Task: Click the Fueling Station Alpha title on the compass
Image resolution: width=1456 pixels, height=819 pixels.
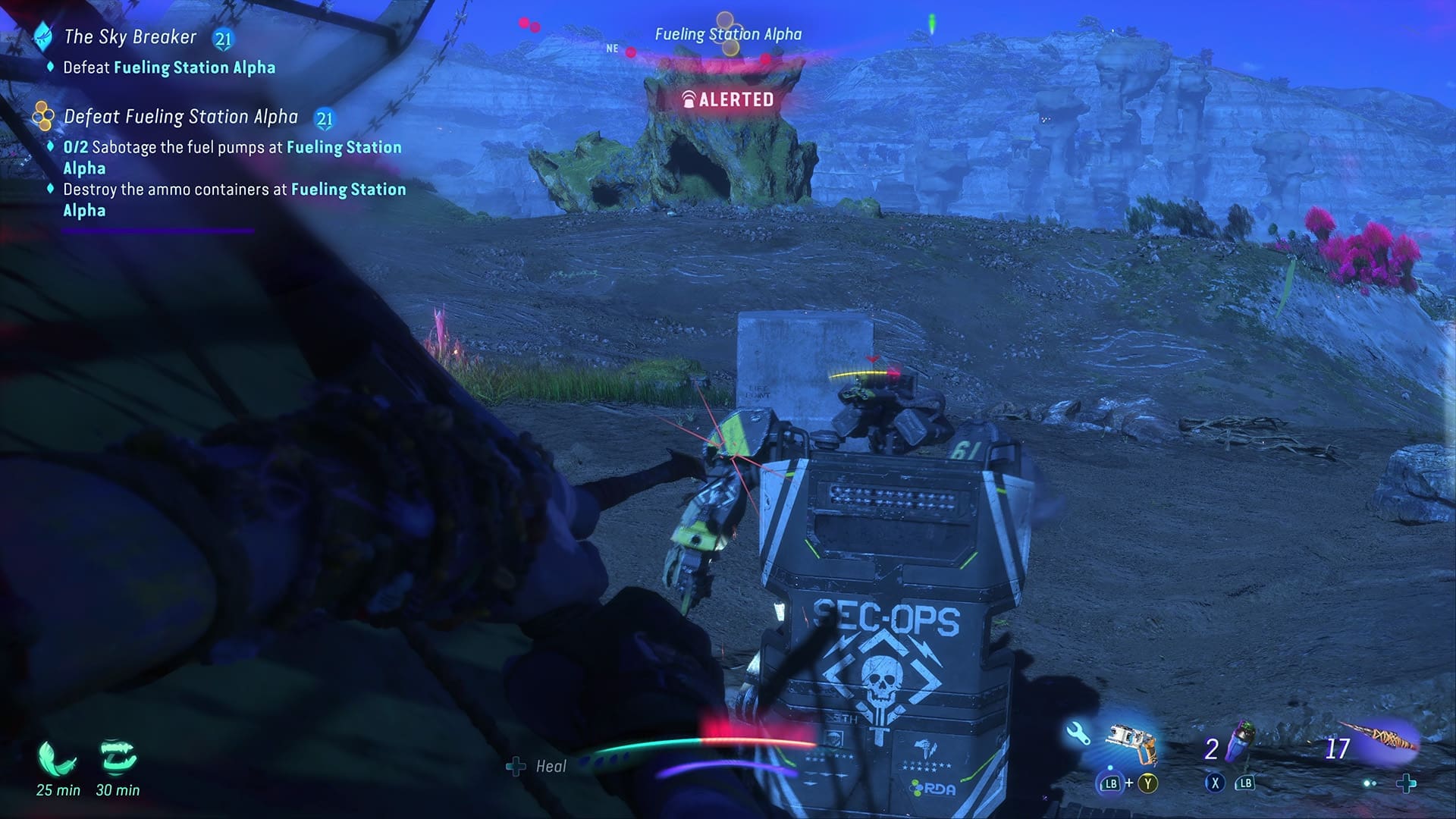Action: 728,33
